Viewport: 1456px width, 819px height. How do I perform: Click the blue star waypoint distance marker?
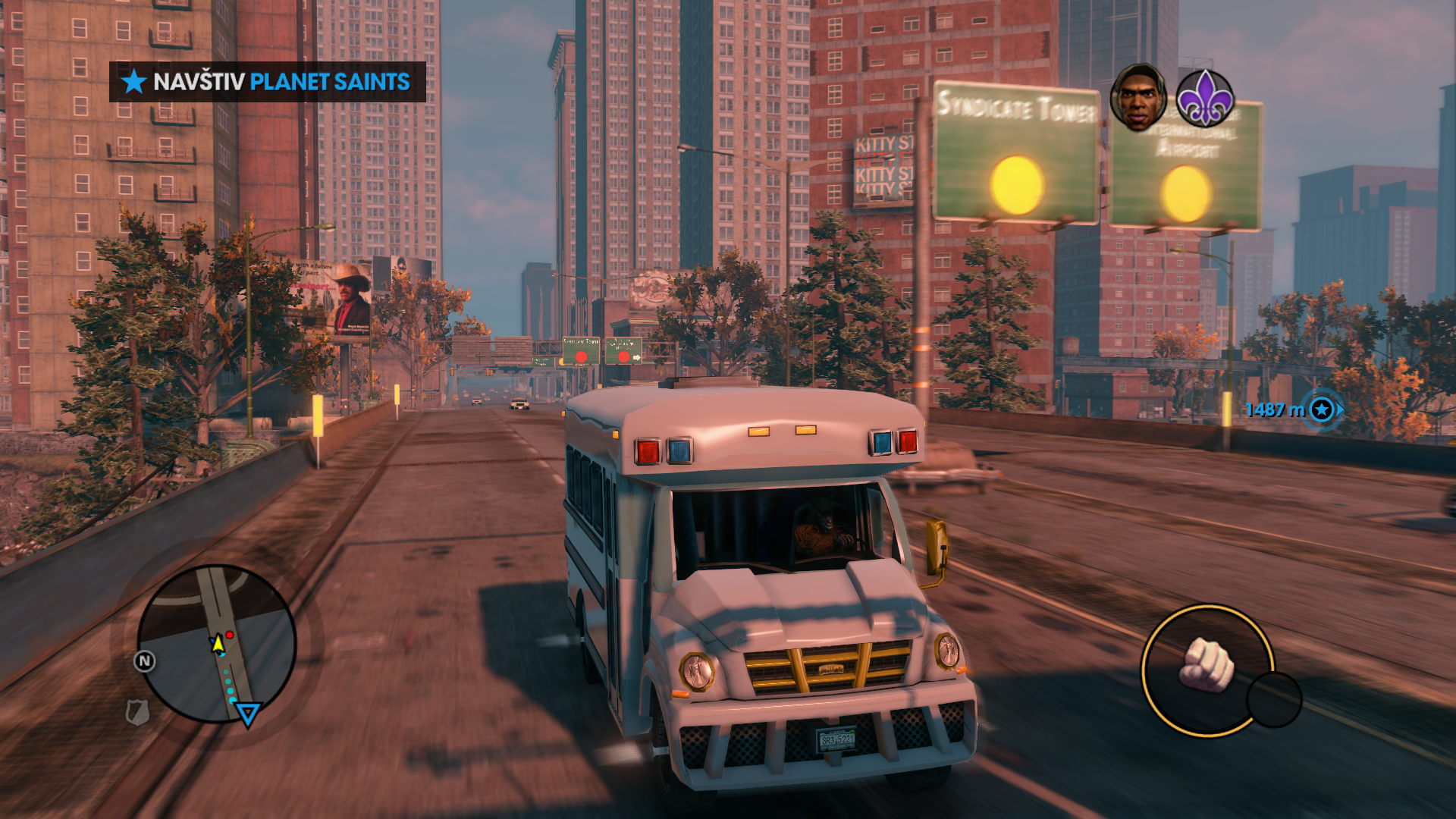(x=1322, y=410)
